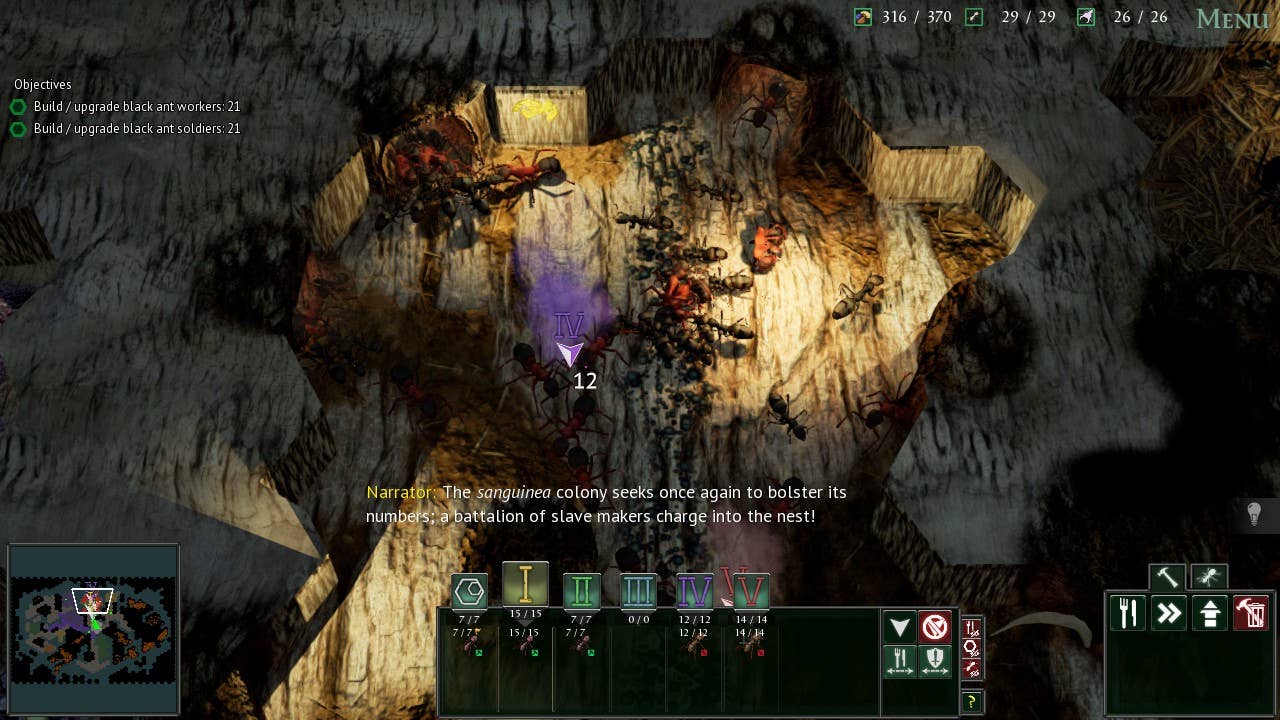Screen dimensions: 1280x720
Task: Open help with the yellow question mark
Action: click(x=970, y=701)
